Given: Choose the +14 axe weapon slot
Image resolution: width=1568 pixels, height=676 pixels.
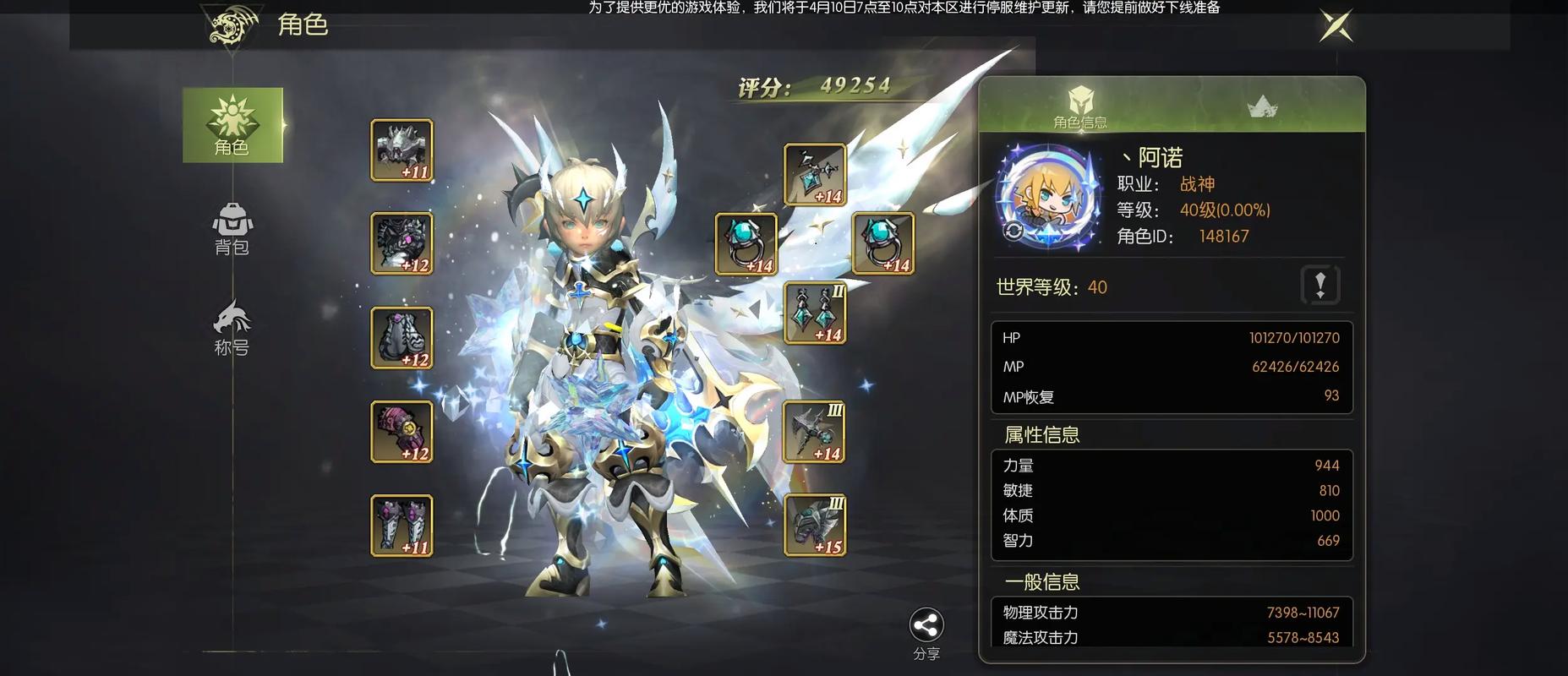Looking at the screenshot, I should coord(815,432).
